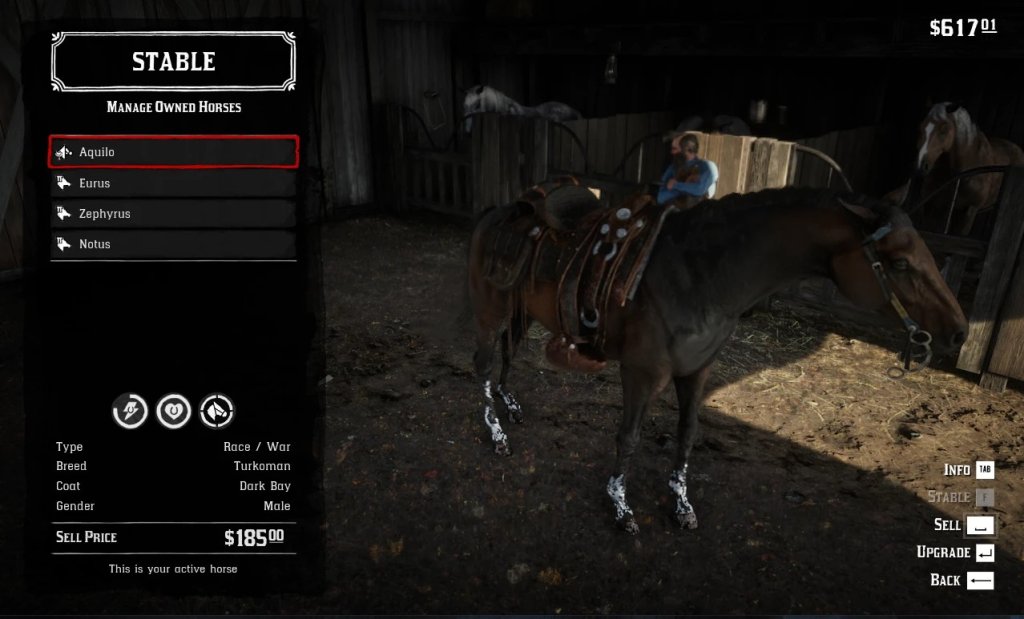Pick Notus in the owned horses list
The height and width of the screenshot is (619, 1024).
pyautogui.click(x=173, y=244)
